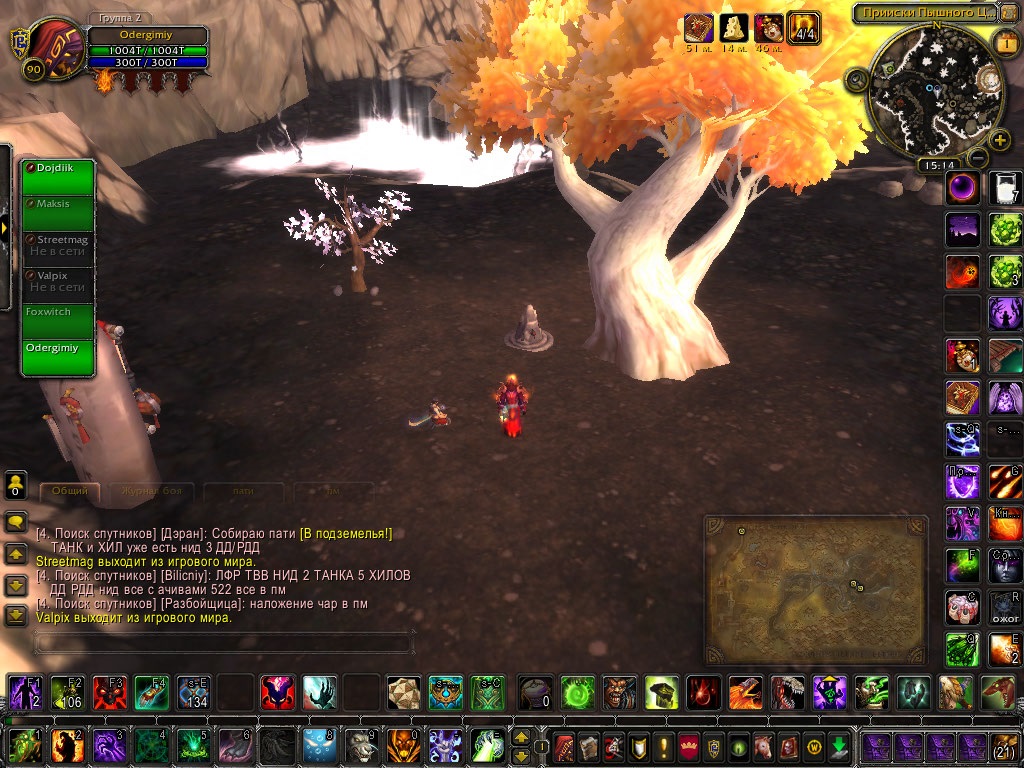Viewport: 1024px width, 768px height.
Task: Target raid member Maksis
Action: [x=58, y=213]
